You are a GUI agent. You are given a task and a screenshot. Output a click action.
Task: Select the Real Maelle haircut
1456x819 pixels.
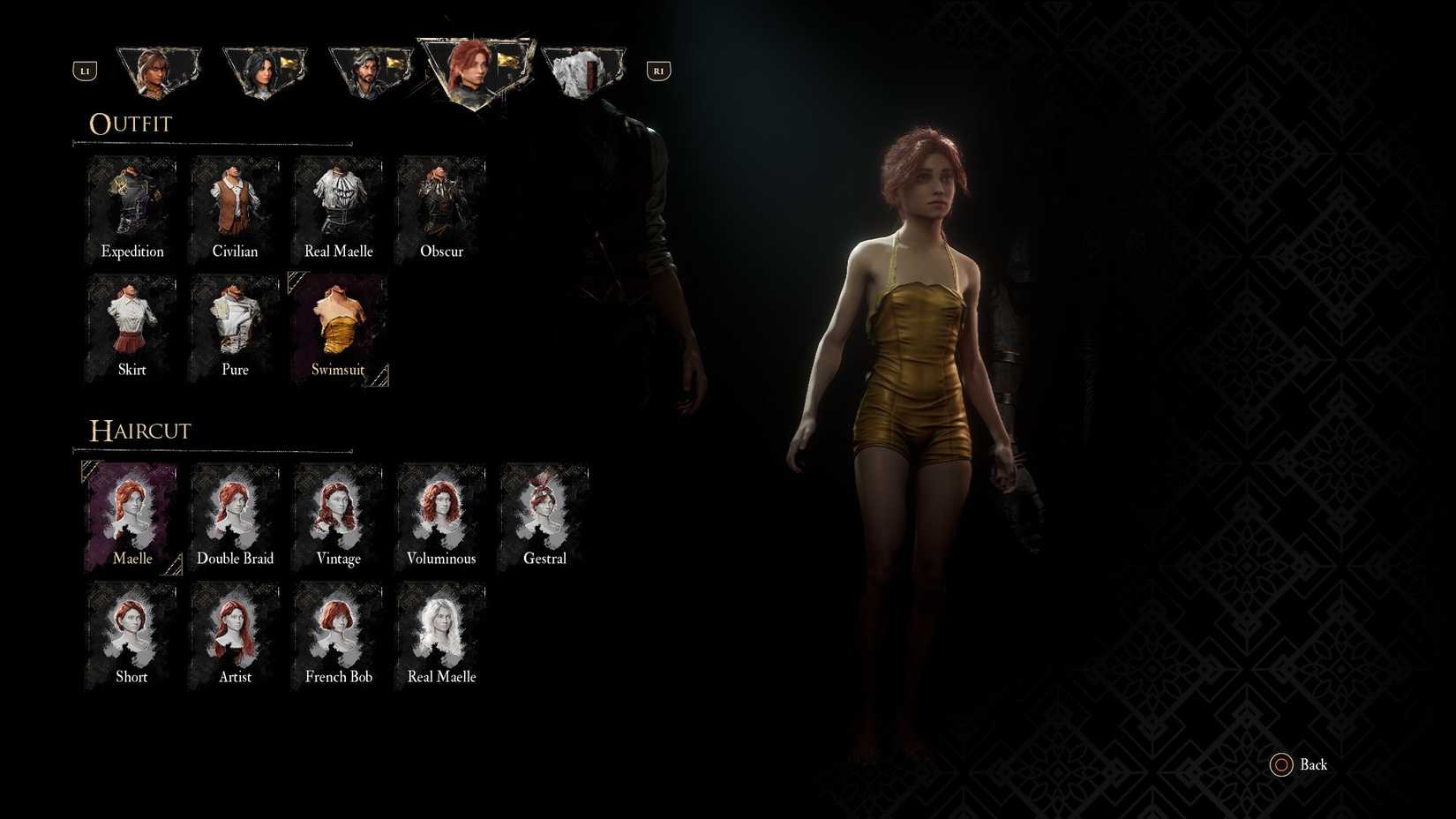[x=441, y=633]
